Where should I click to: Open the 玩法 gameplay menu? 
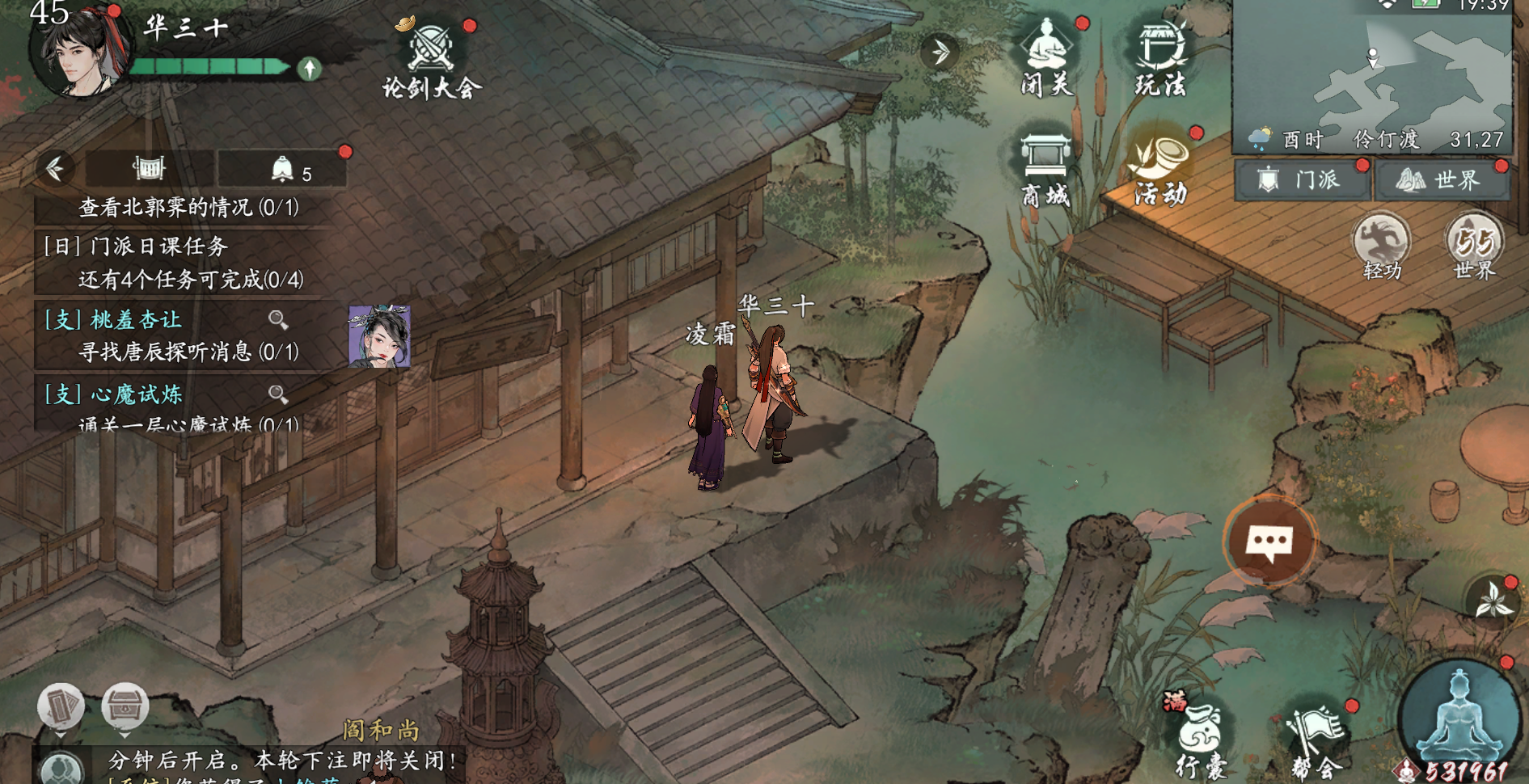(1160, 57)
